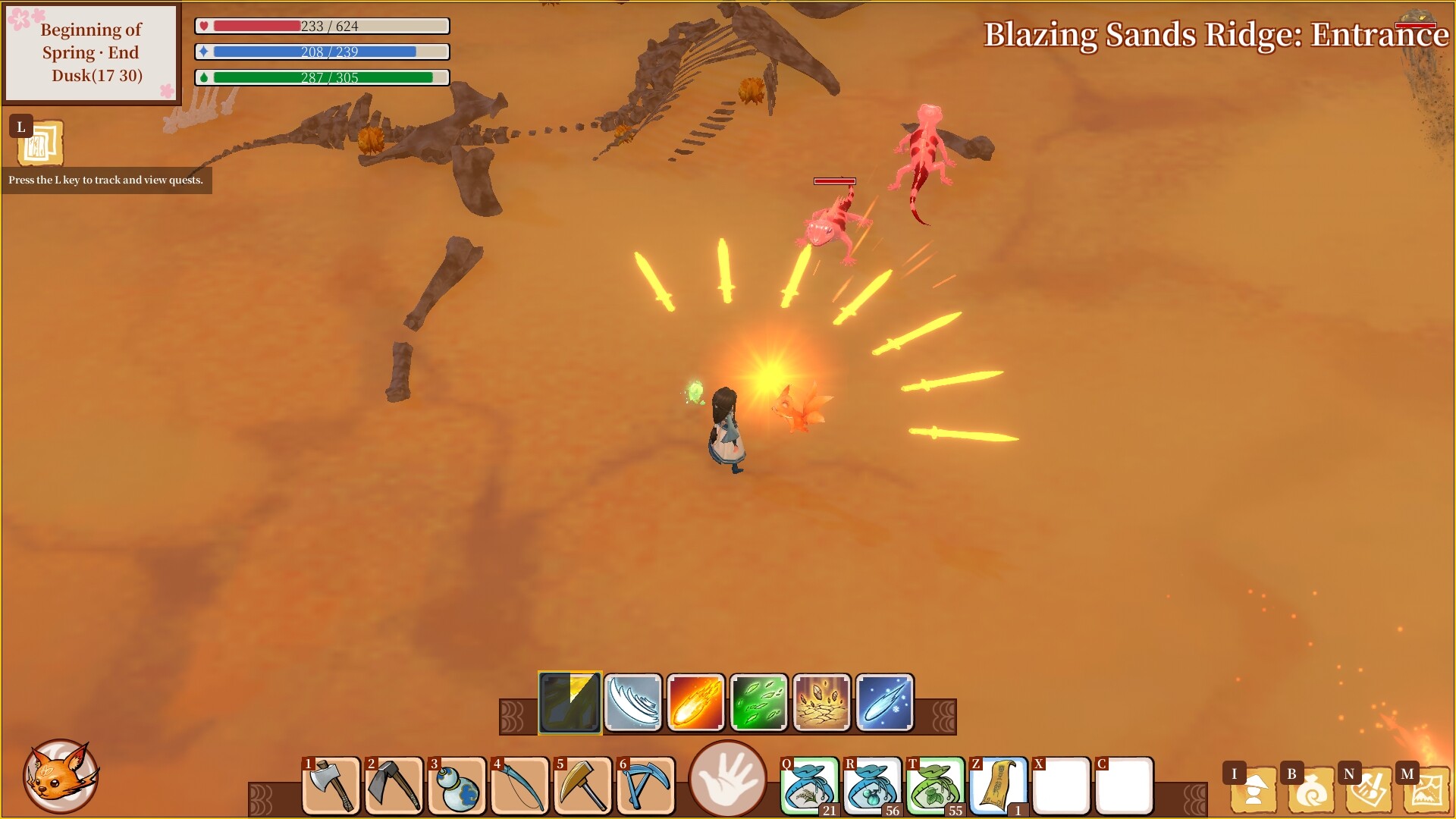Select the hatchet in hotbar slot 2
The height and width of the screenshot is (819, 1456).
pyautogui.click(x=394, y=786)
